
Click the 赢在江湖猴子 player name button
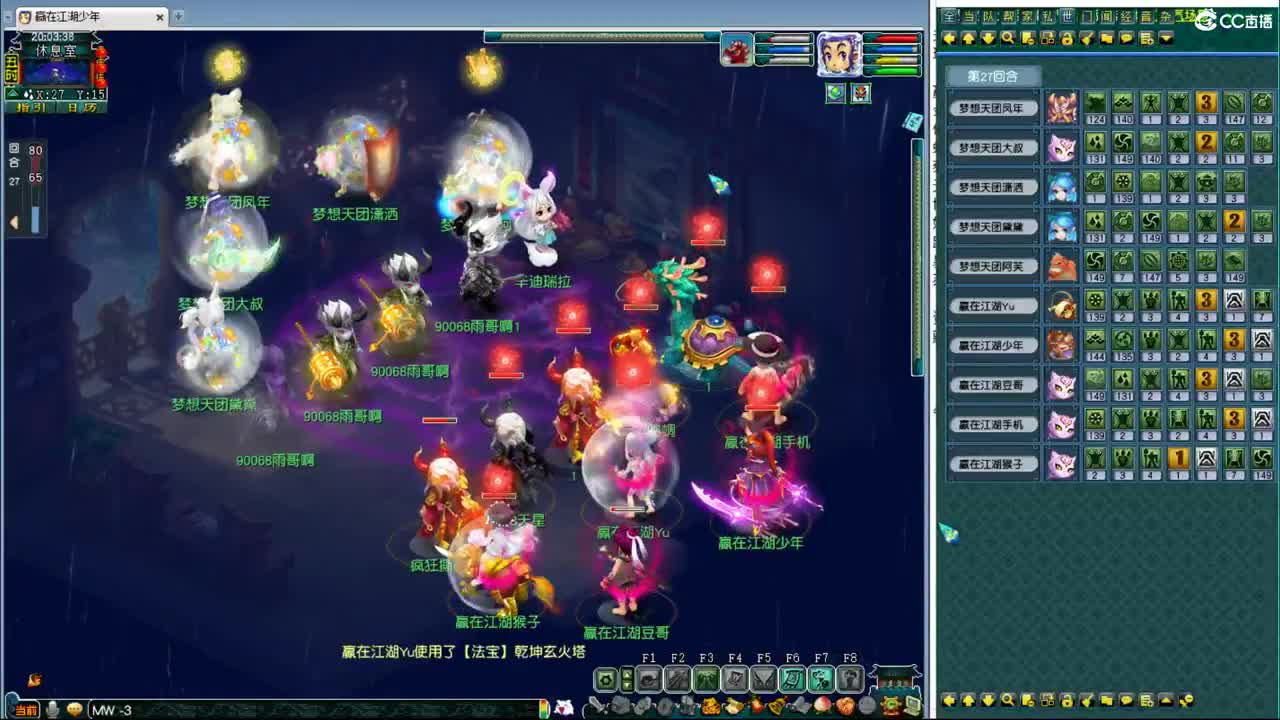coord(992,464)
